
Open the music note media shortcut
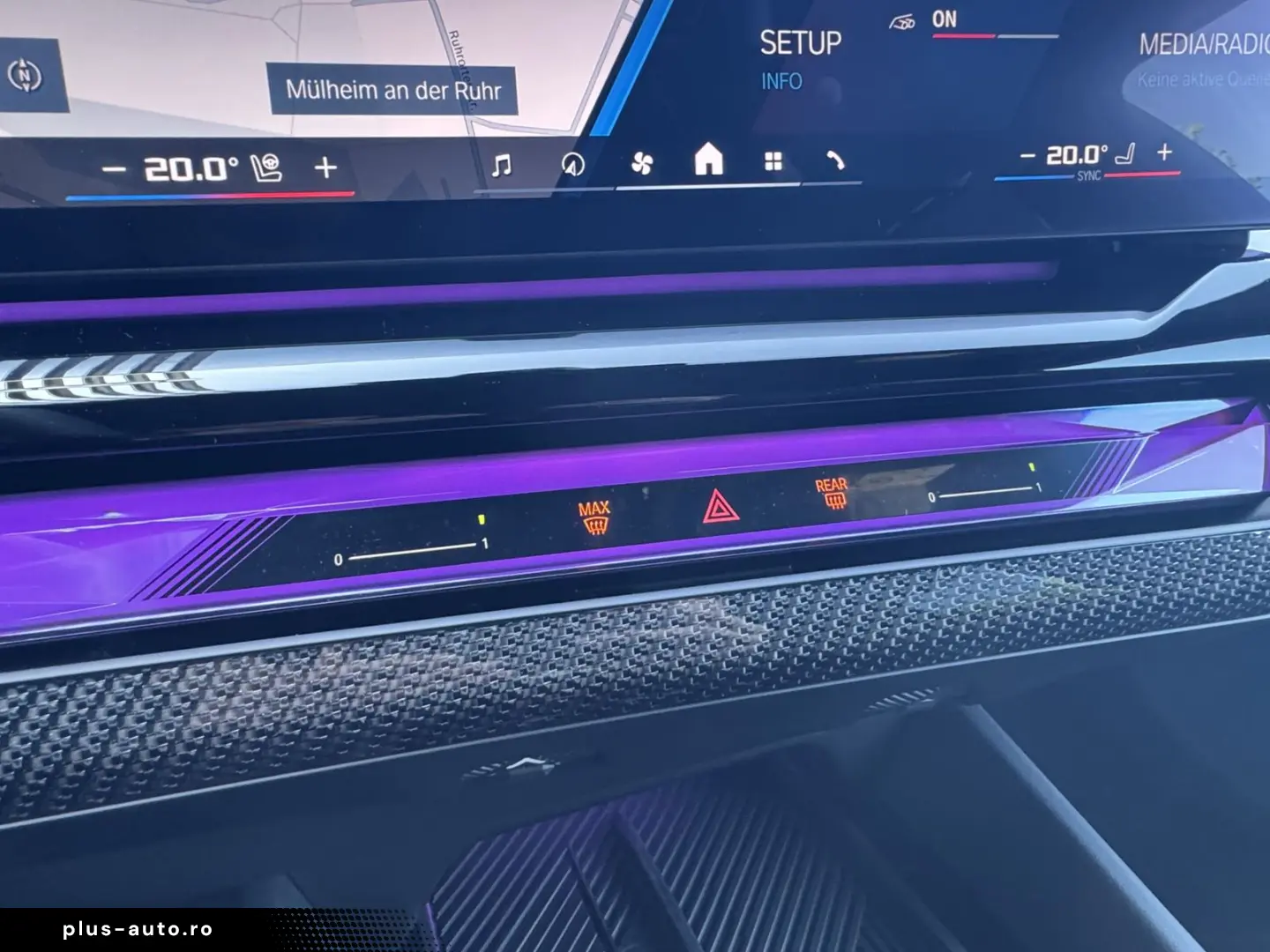(x=501, y=165)
